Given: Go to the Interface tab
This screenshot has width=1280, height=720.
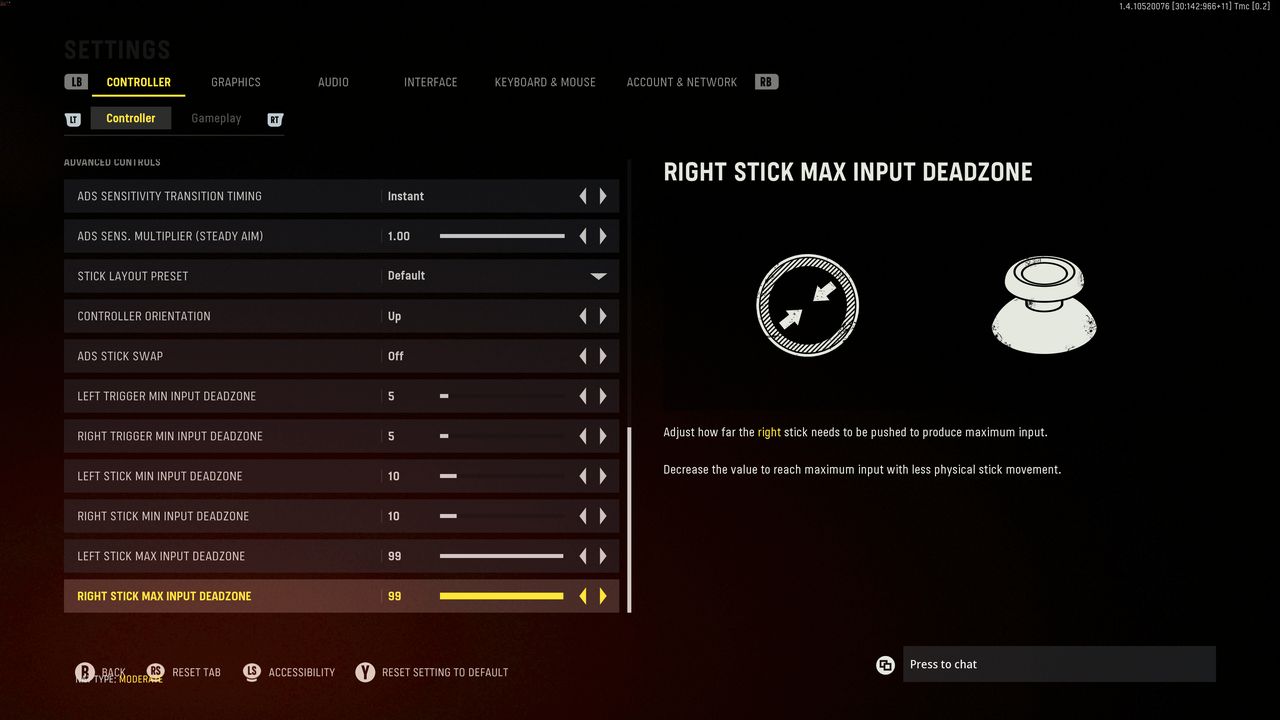Looking at the screenshot, I should coord(430,82).
